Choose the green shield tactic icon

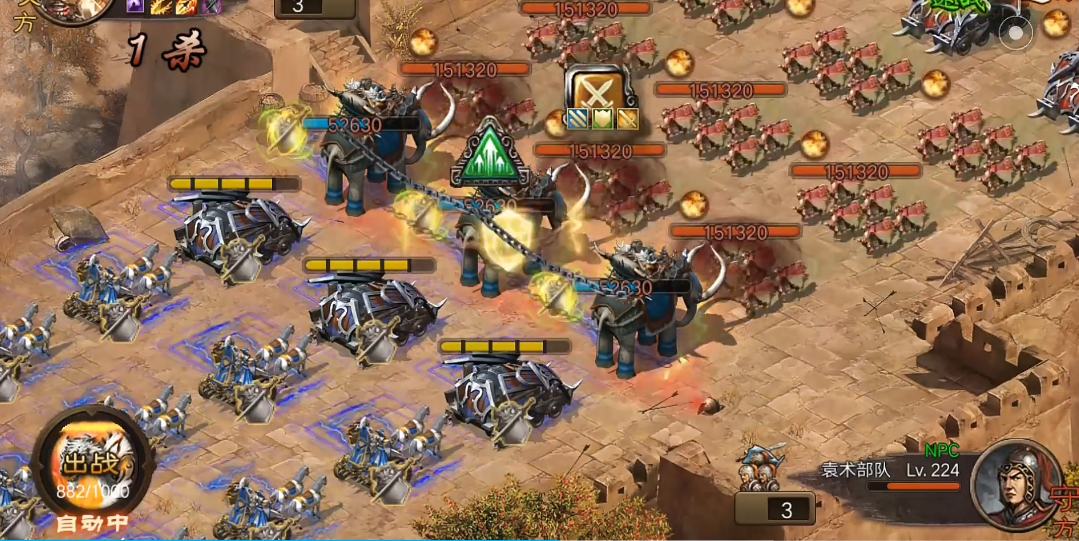pos(602,120)
